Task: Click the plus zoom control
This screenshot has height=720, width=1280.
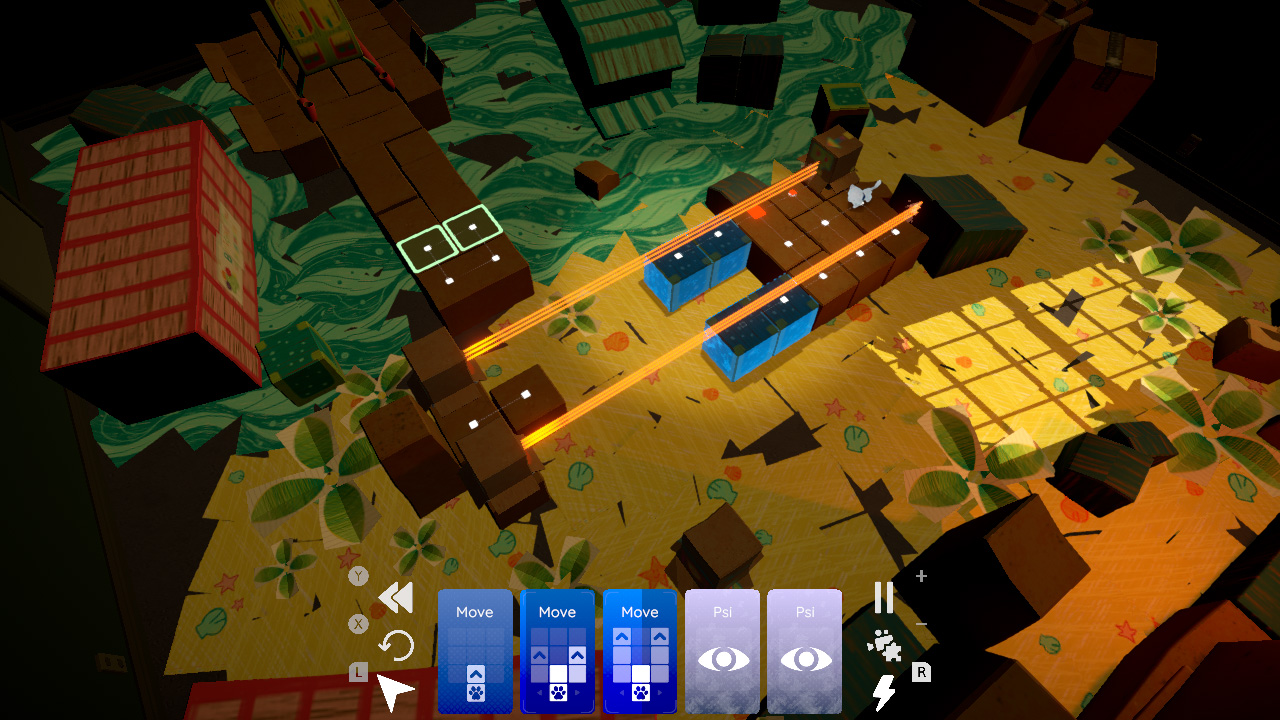Action: [920, 576]
